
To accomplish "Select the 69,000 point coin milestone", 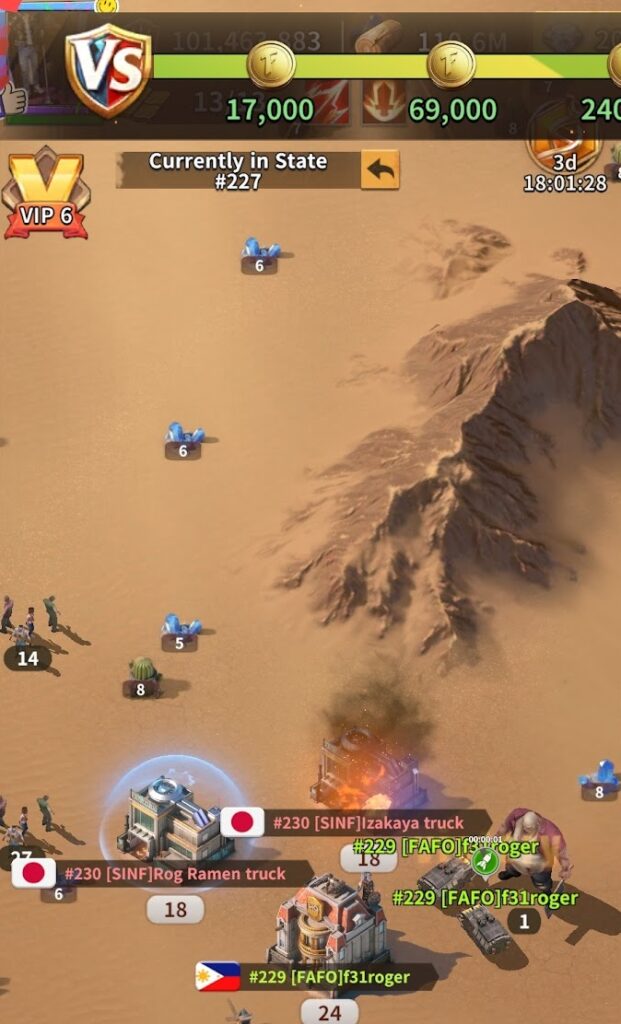I will coord(451,67).
